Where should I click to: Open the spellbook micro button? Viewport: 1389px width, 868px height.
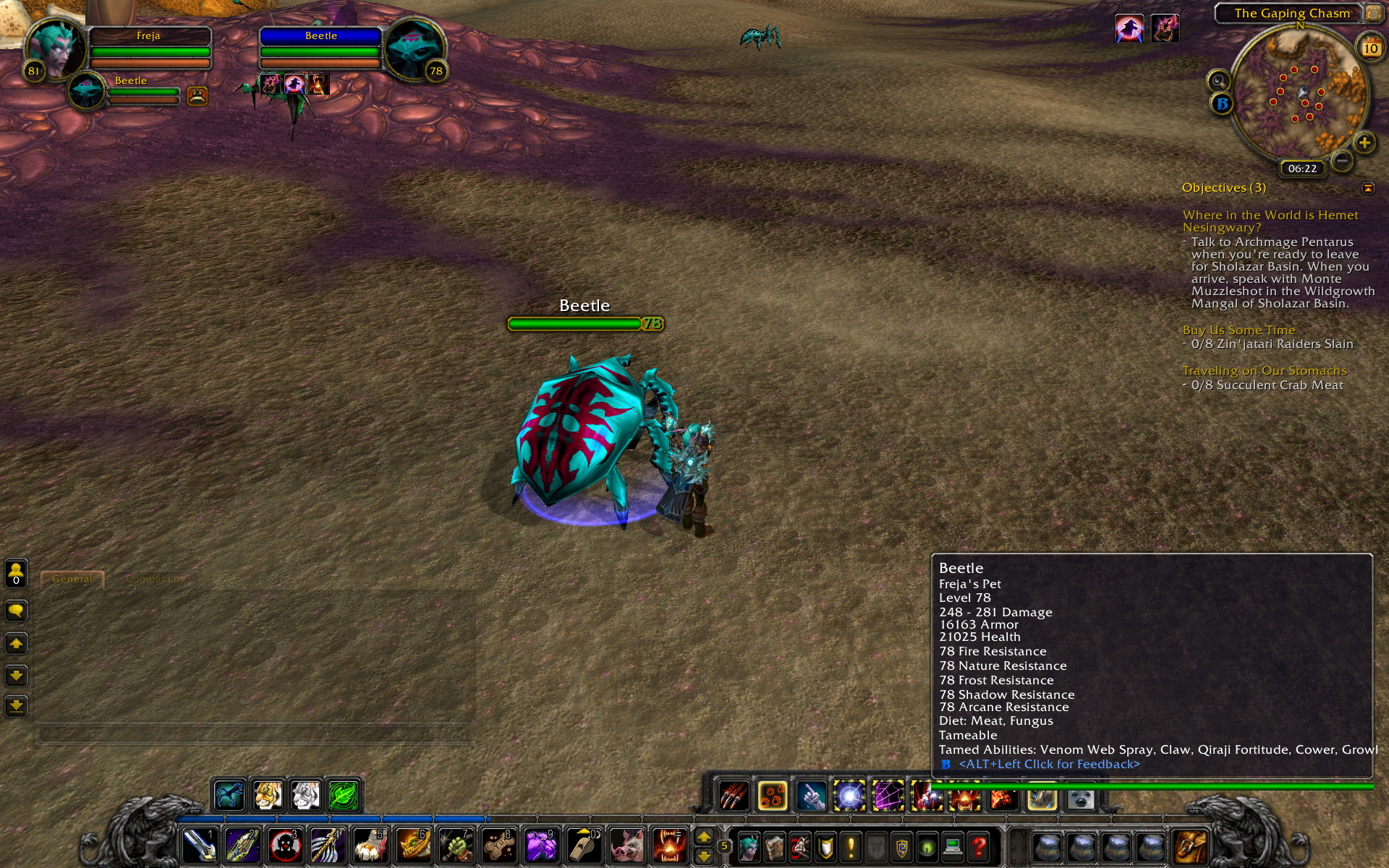tap(774, 846)
